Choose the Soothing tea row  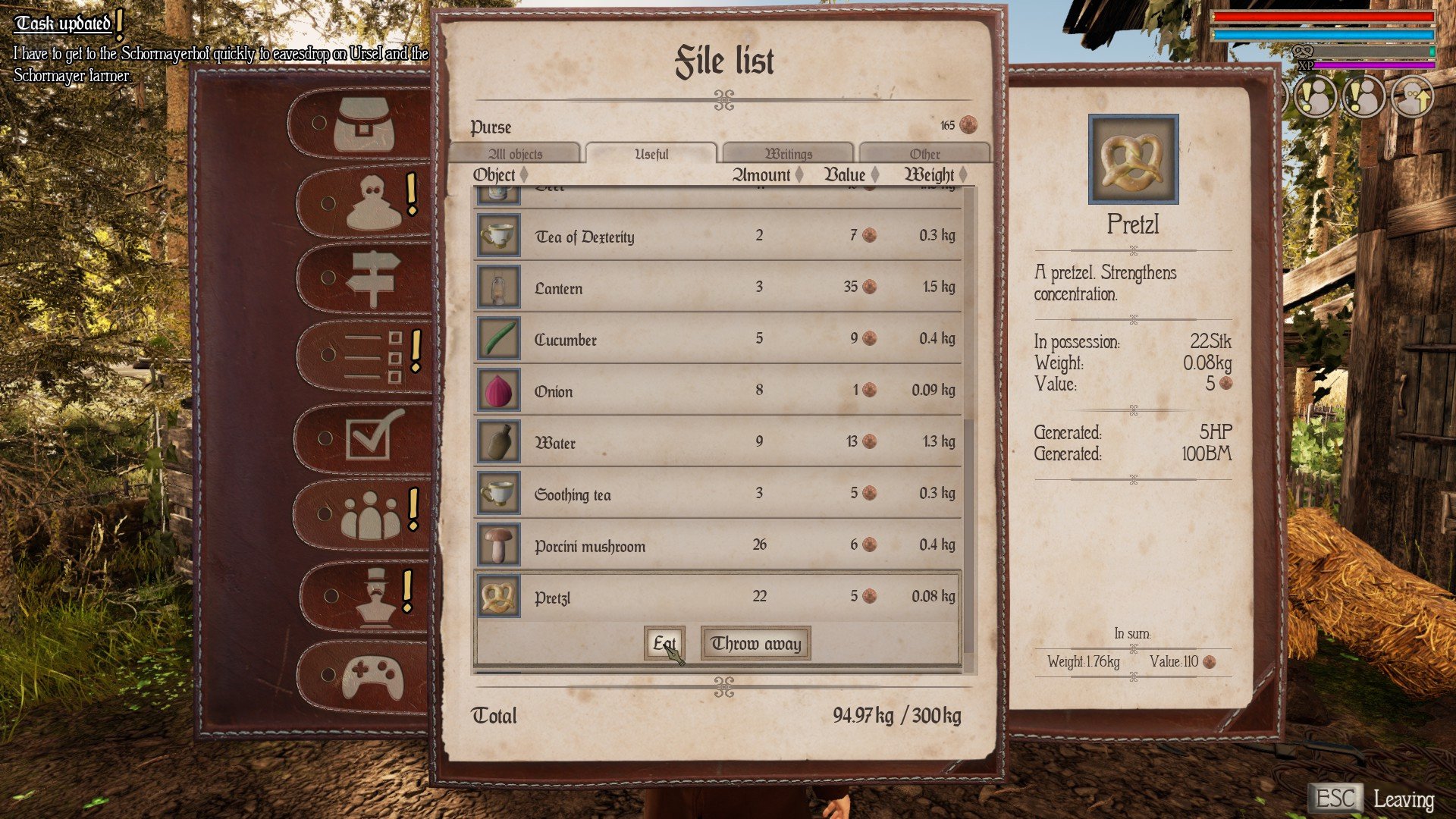717,494
